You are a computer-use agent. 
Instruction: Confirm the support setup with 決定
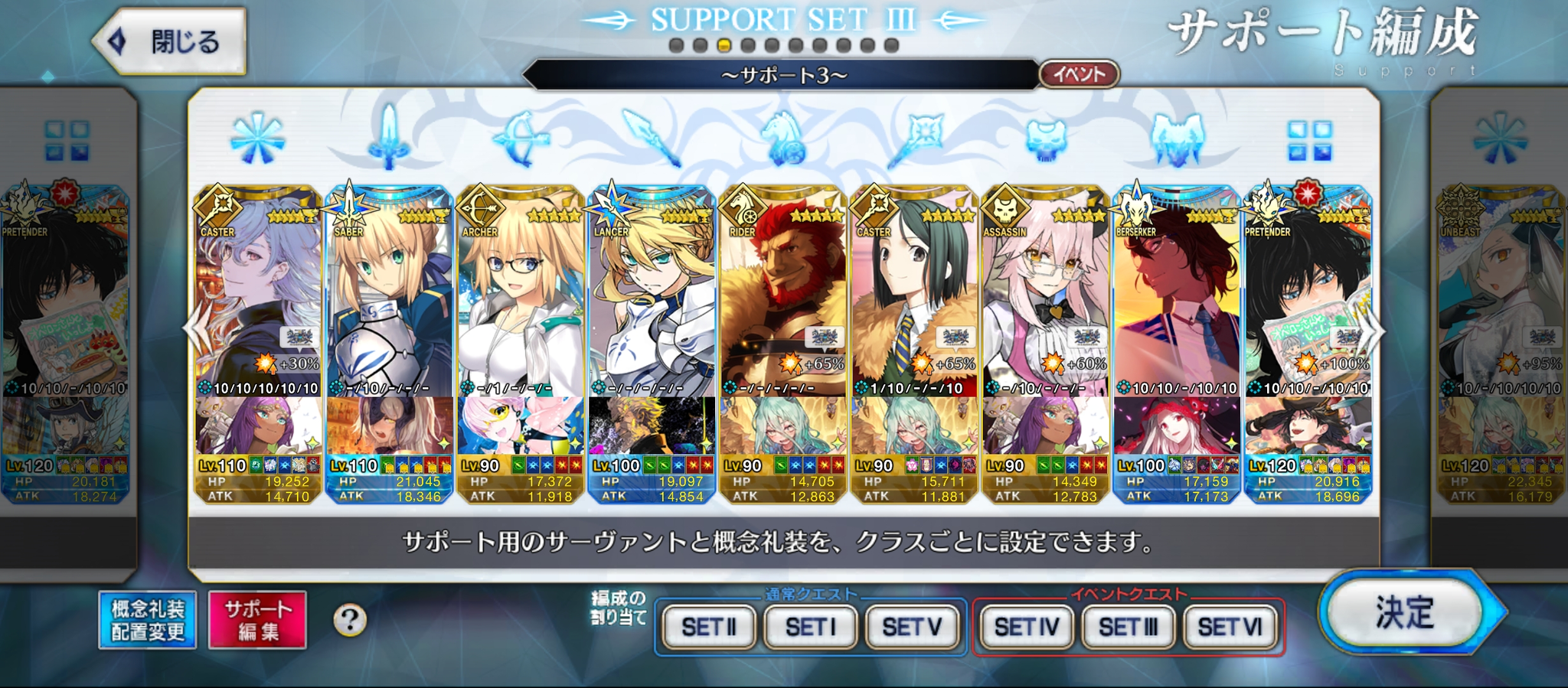coord(1406,612)
